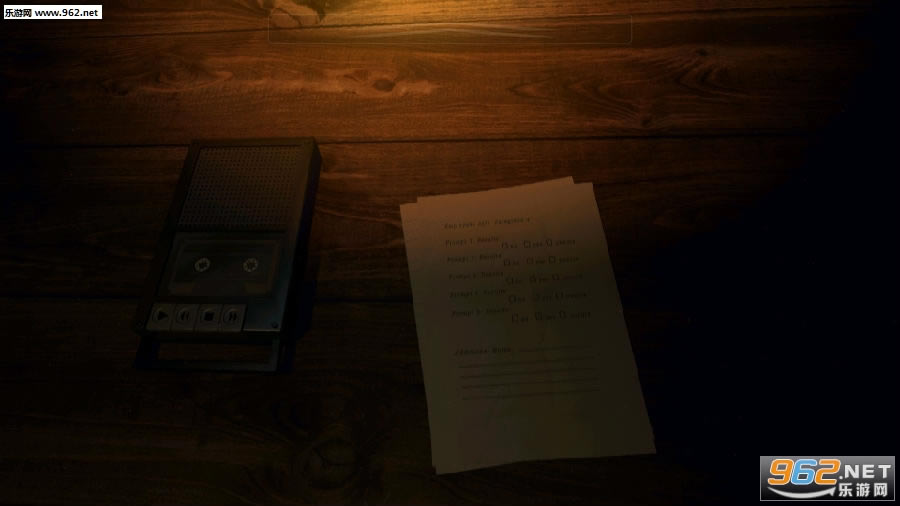This screenshot has width=900, height=506.
Task: Fast-forward the cassette tape
Action: (232, 318)
